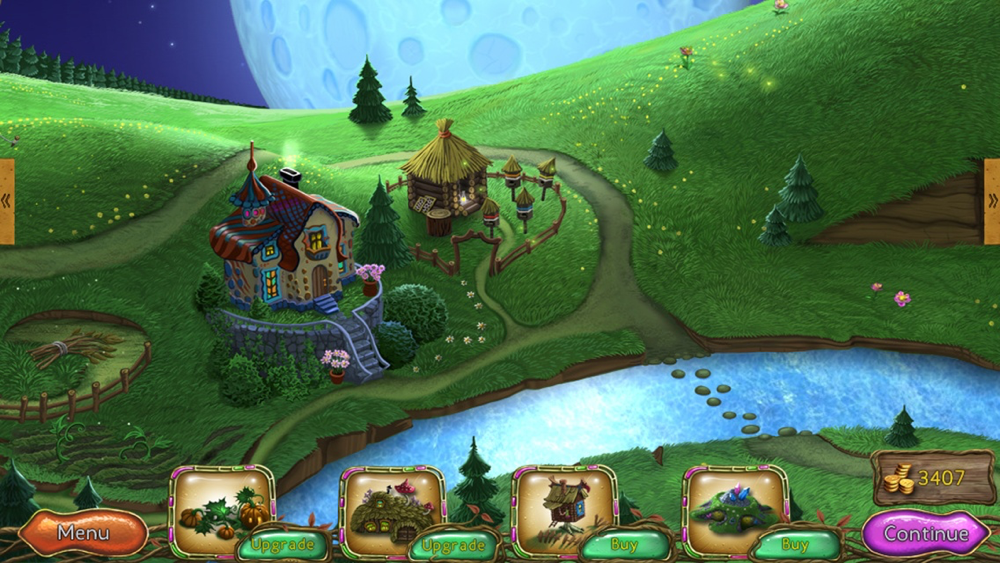
Task: Click the right scroll arrow tab
Action: coord(992,201)
